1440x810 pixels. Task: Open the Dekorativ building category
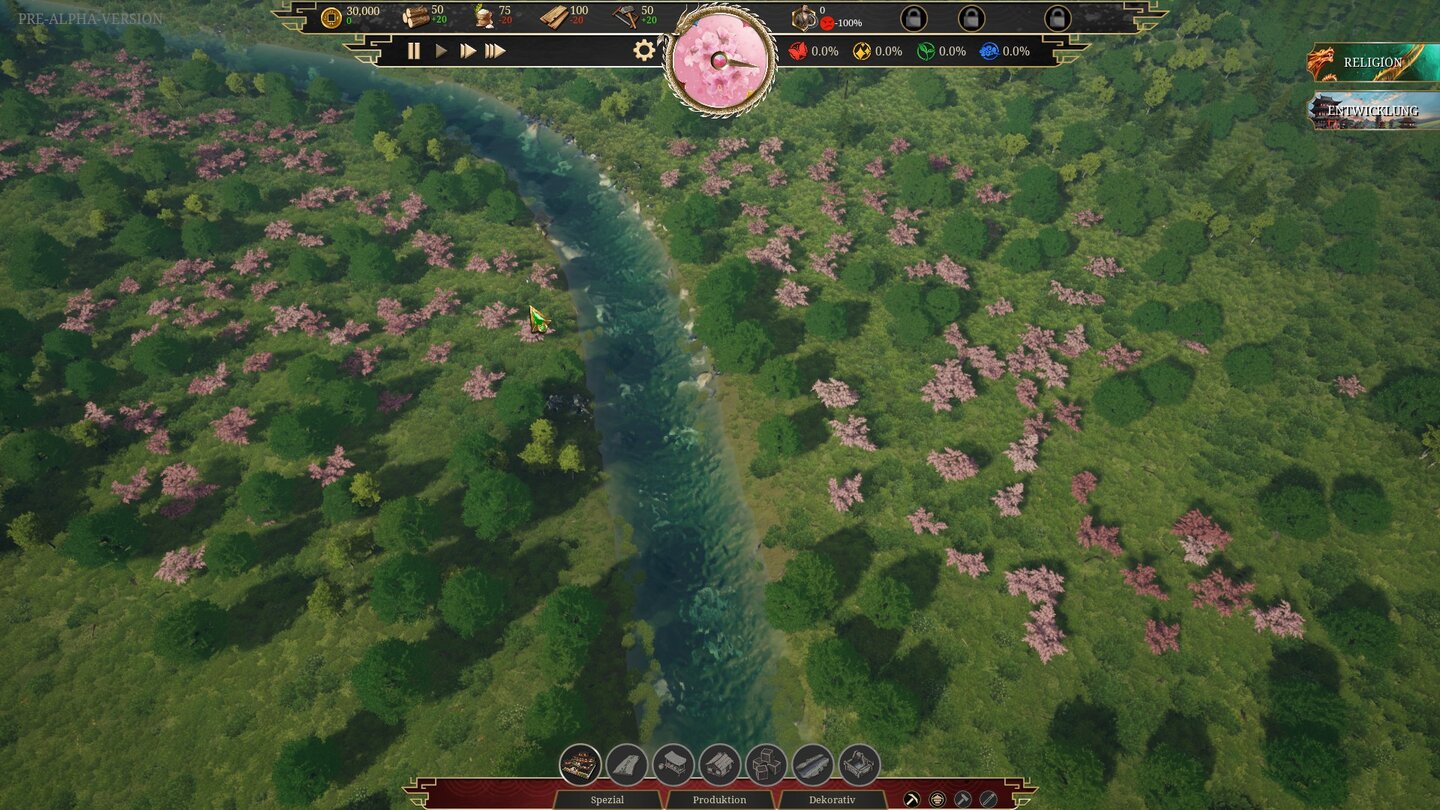tap(832, 799)
